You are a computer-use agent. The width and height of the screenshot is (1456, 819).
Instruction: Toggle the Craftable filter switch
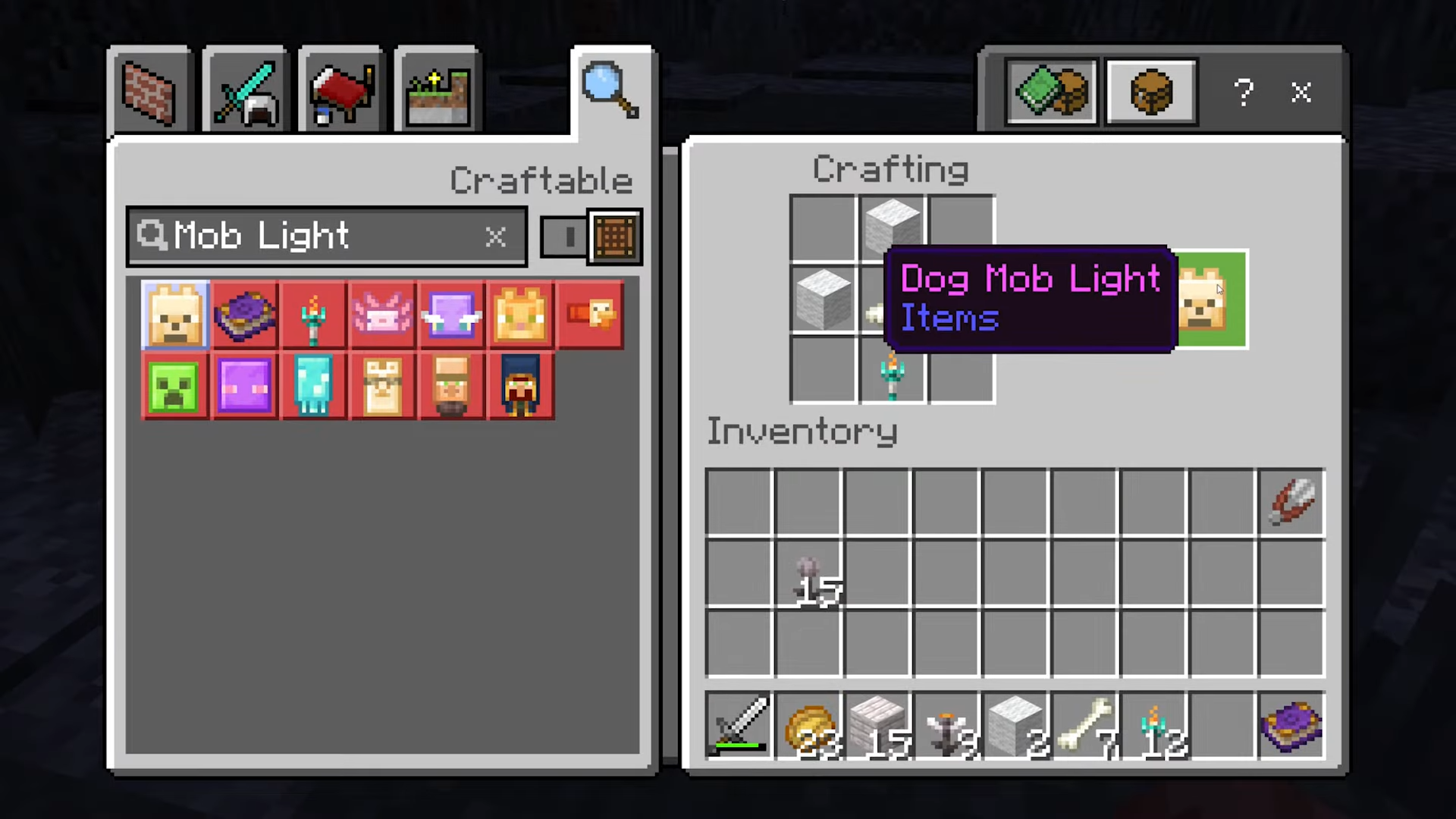(x=591, y=237)
